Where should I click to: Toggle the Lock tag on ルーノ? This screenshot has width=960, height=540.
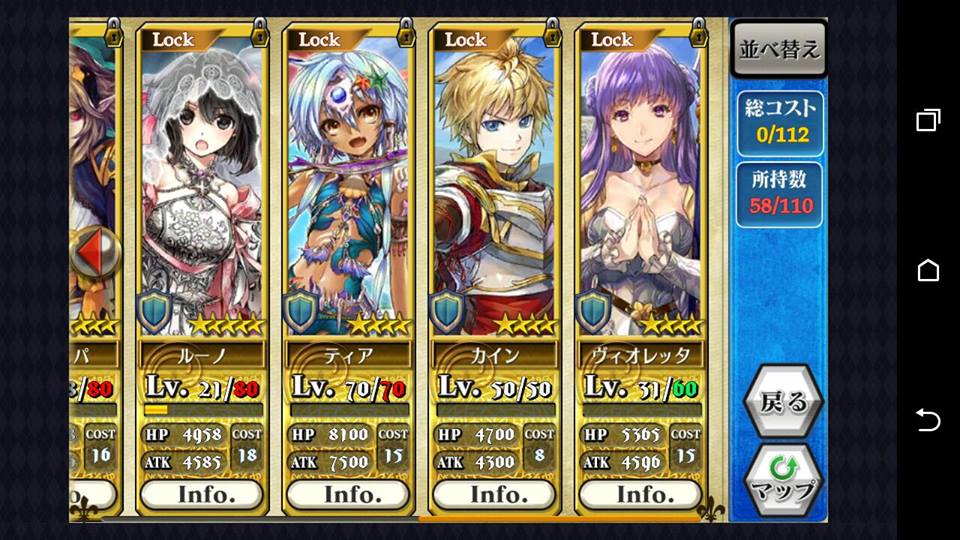174,40
